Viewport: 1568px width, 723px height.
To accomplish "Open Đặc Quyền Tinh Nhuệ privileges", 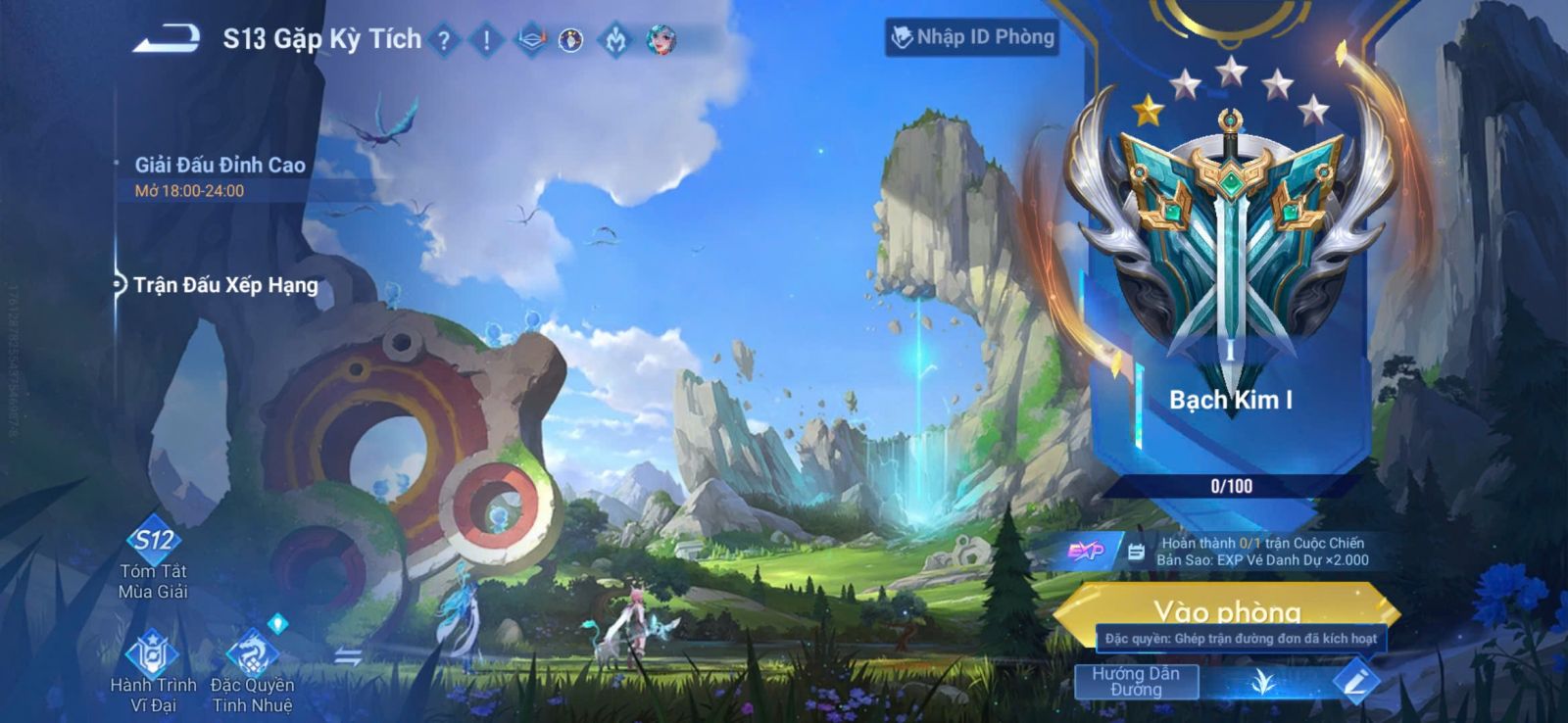I will (x=253, y=672).
